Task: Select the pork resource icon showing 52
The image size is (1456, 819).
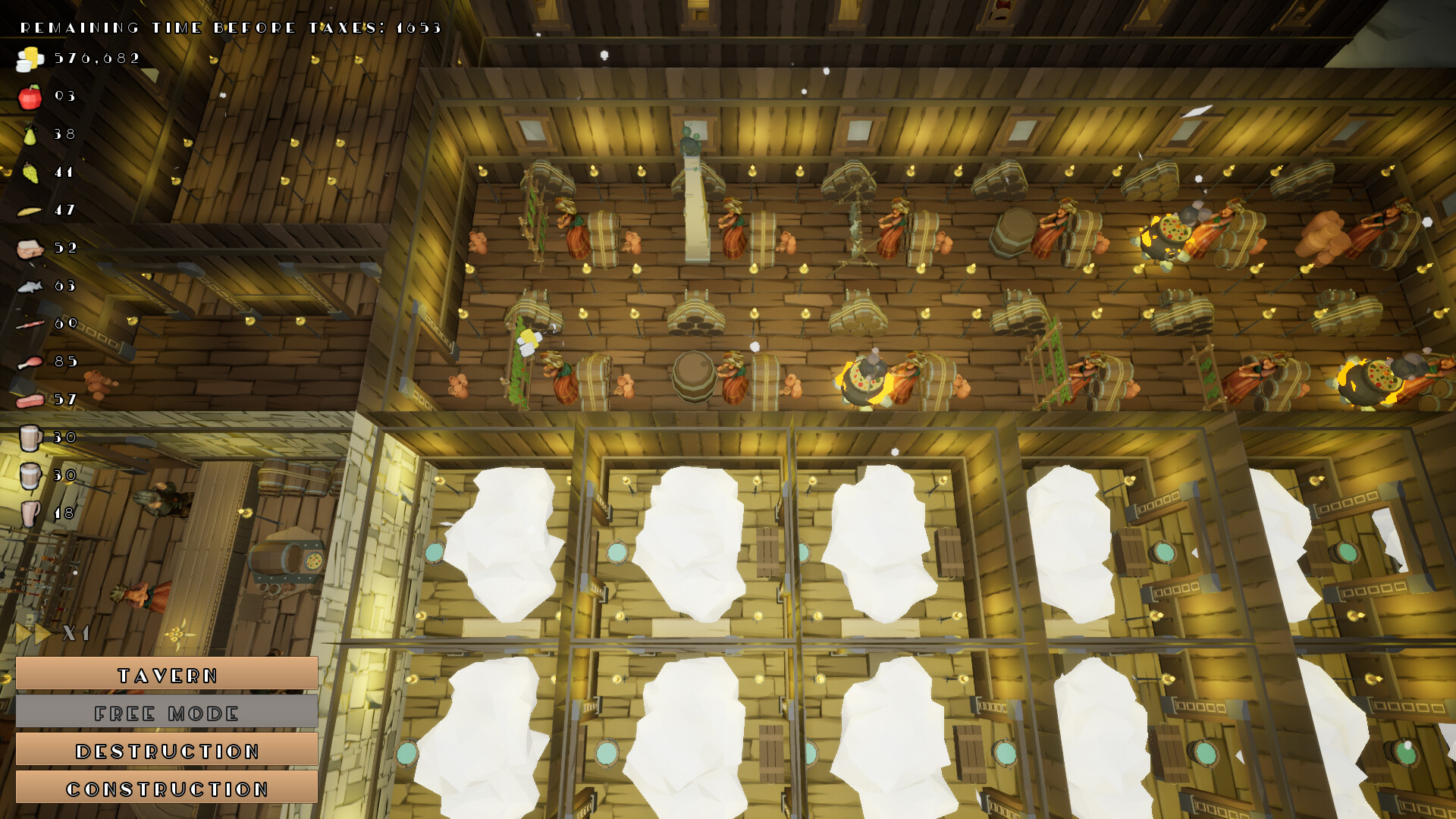Action: pos(29,248)
